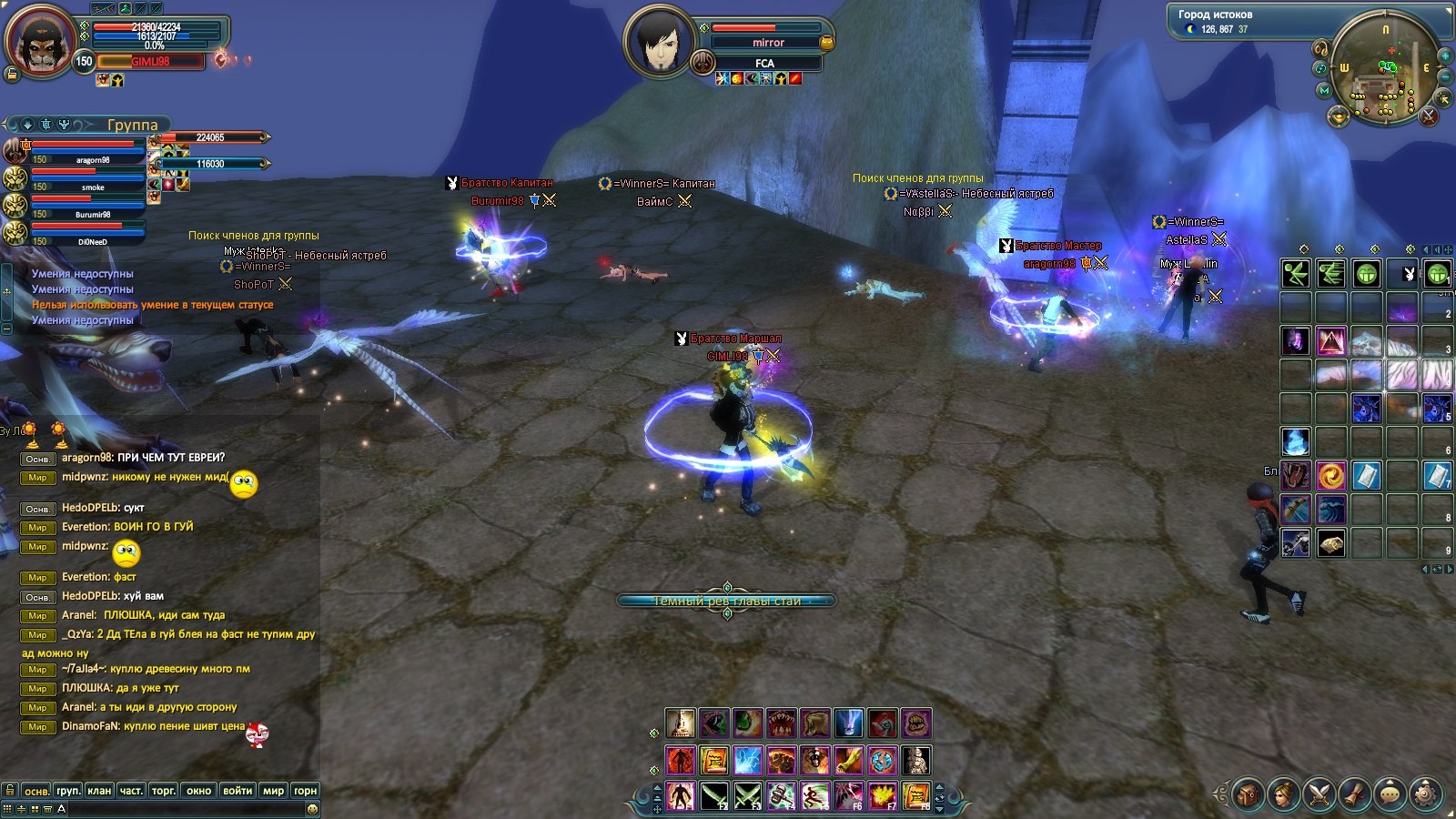This screenshot has height=819, width=1456.
Task: Open the "торг." trade chat tab
Action: (x=164, y=791)
